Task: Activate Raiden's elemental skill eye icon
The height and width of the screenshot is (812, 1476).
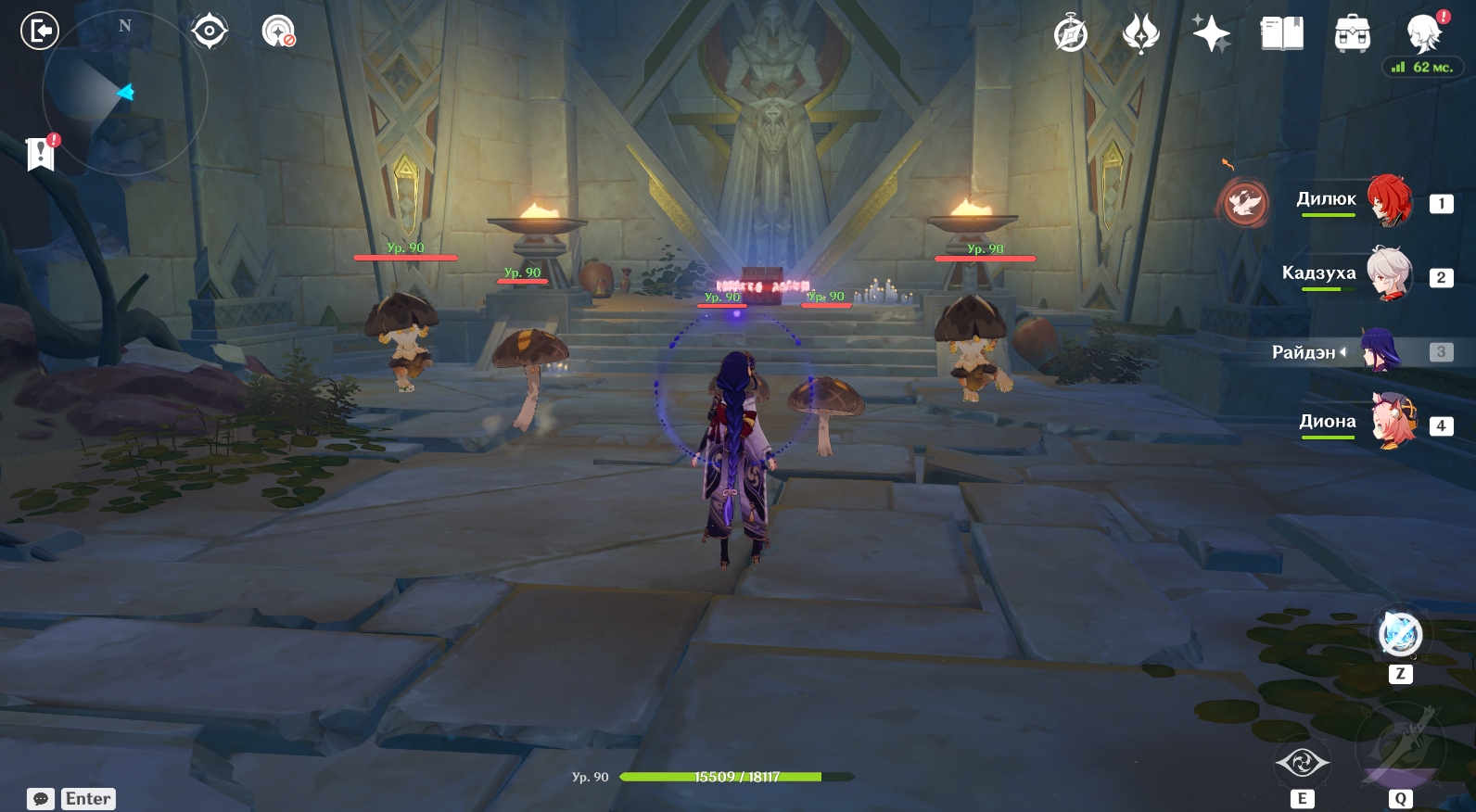Action: [x=1303, y=763]
